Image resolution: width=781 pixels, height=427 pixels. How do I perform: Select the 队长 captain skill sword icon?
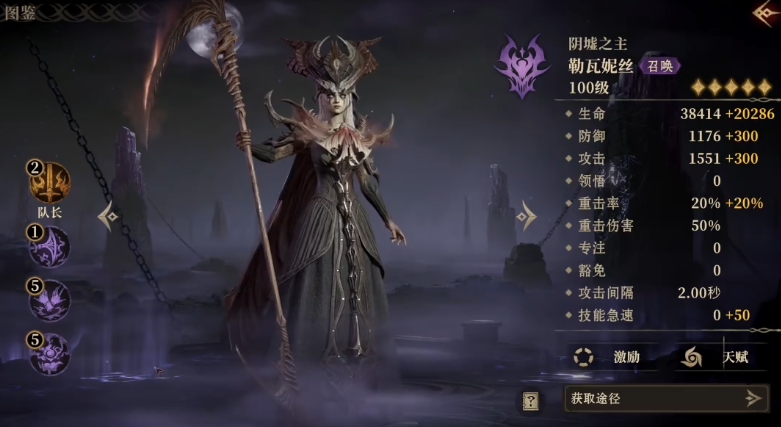[x=50, y=183]
